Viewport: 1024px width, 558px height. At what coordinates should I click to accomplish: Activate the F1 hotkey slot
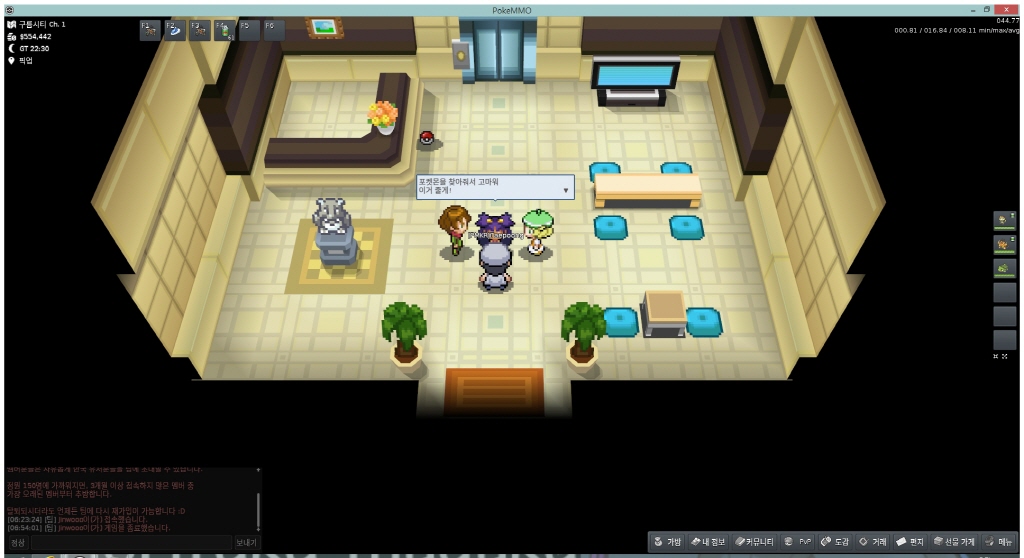(x=150, y=30)
